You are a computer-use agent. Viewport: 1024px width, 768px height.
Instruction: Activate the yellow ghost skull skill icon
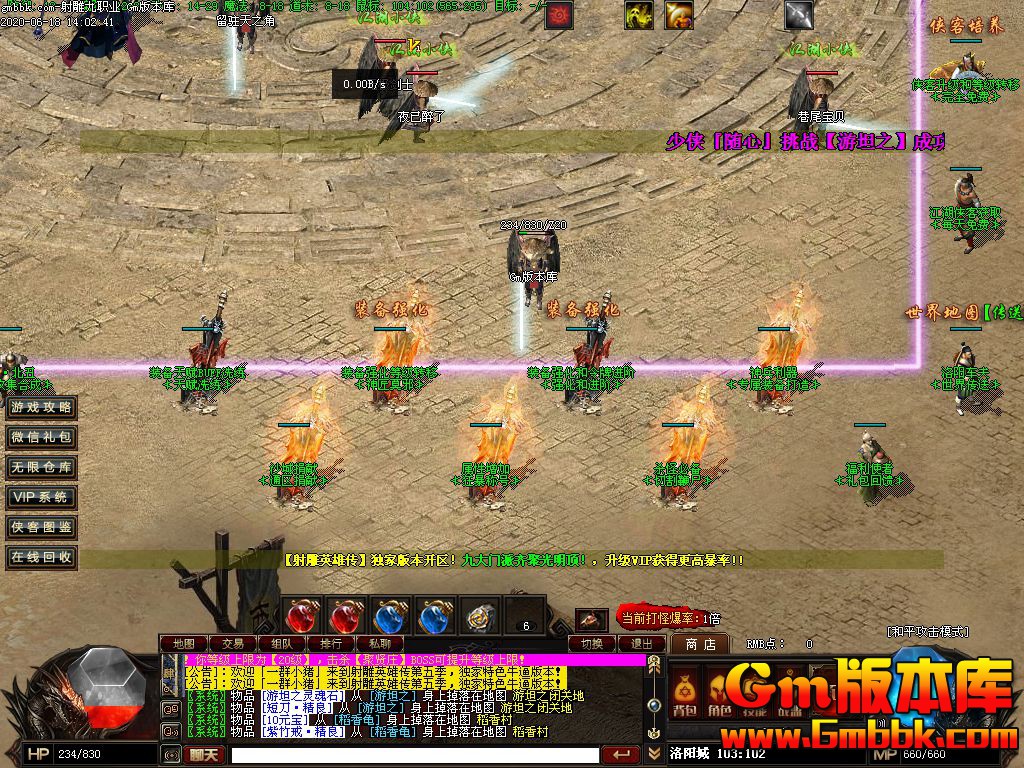(639, 15)
